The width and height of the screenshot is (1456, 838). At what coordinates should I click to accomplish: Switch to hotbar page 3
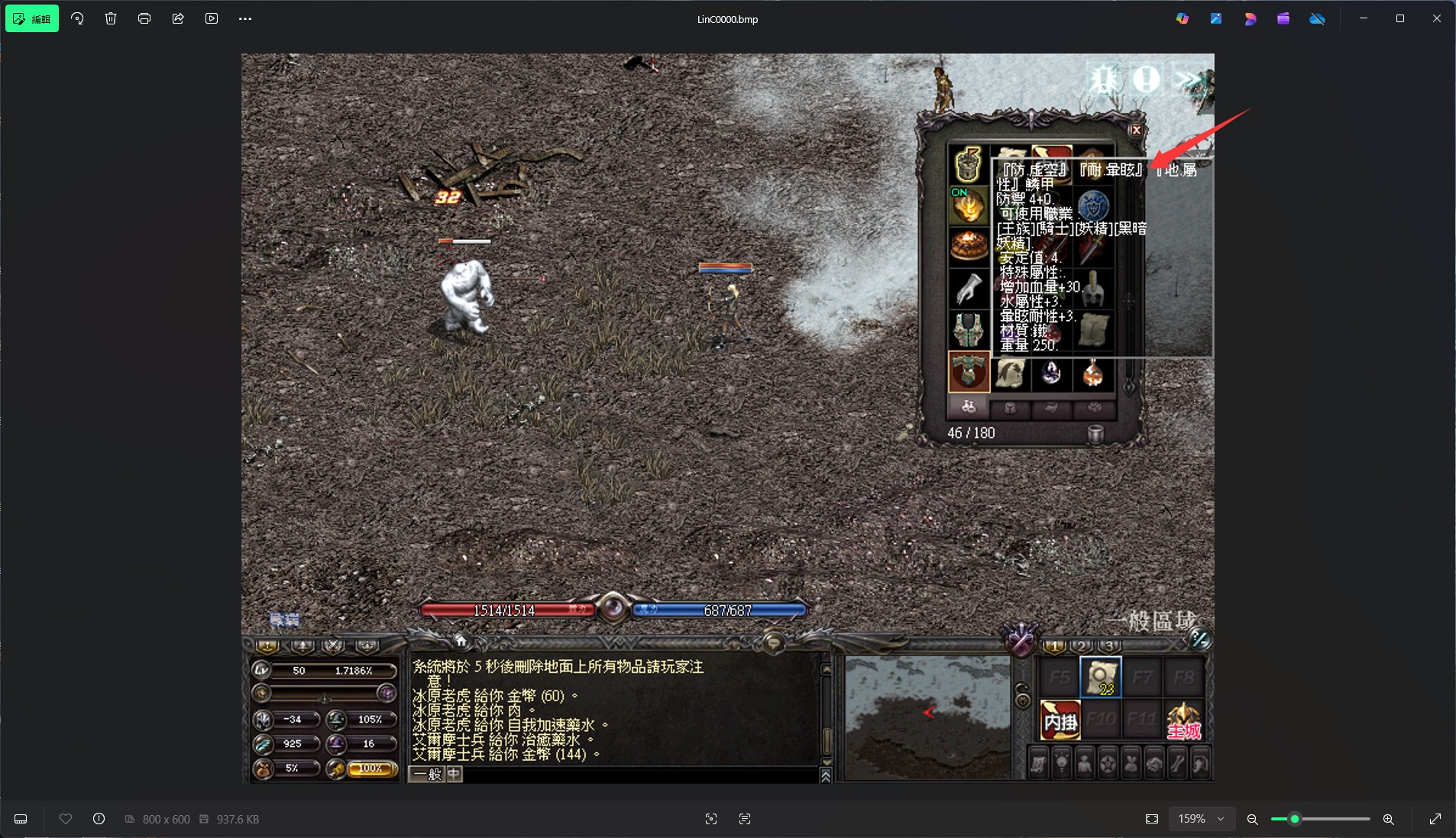tap(1108, 646)
